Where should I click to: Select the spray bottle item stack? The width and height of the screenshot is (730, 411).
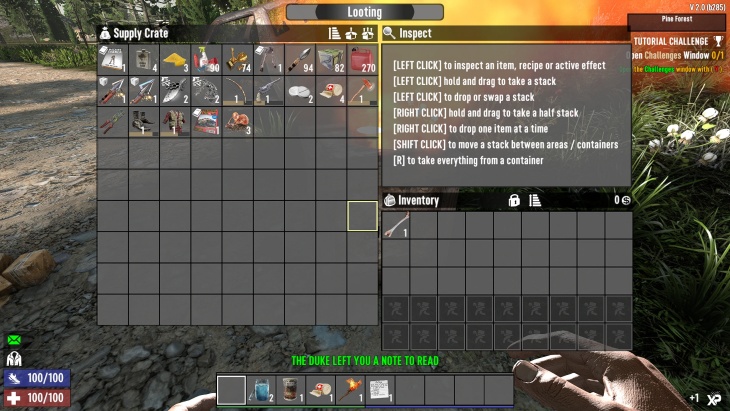[x=206, y=60]
